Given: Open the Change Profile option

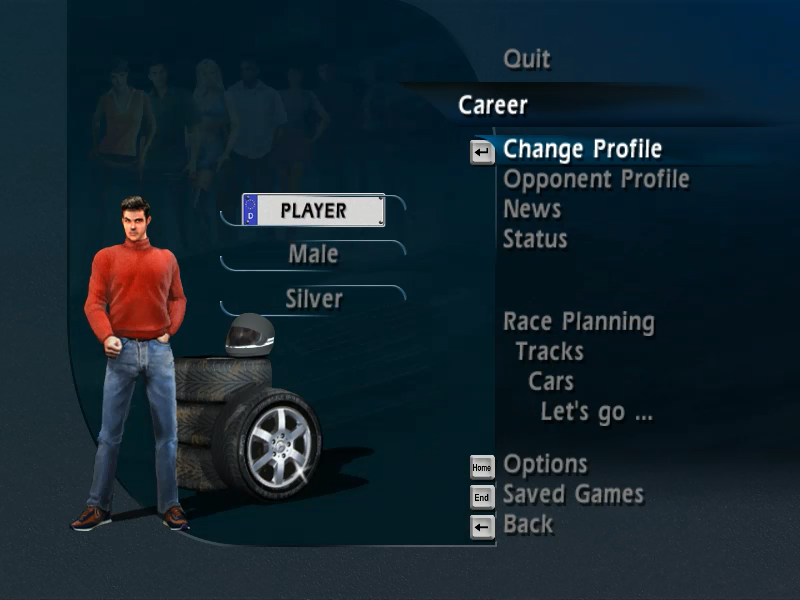Looking at the screenshot, I should (582, 150).
